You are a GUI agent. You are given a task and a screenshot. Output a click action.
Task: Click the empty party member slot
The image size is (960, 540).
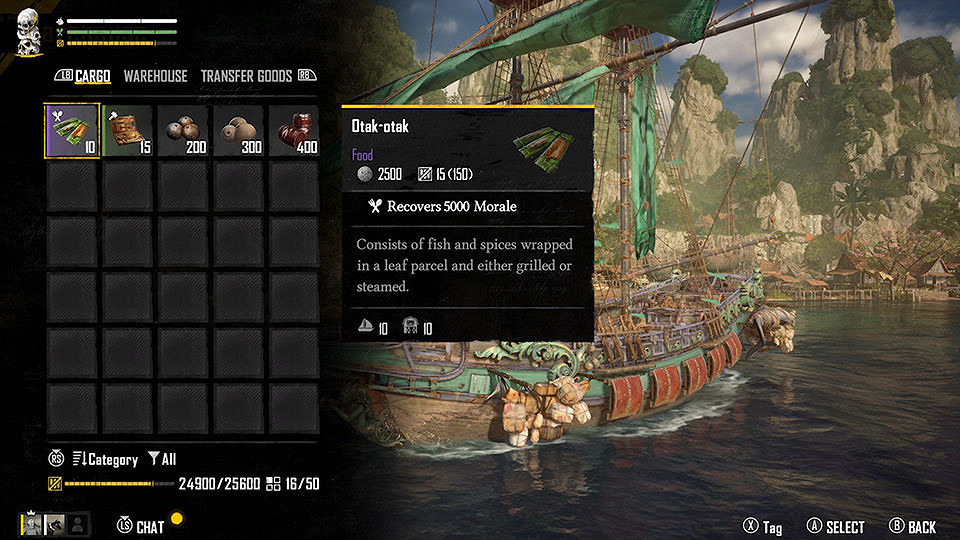76,523
